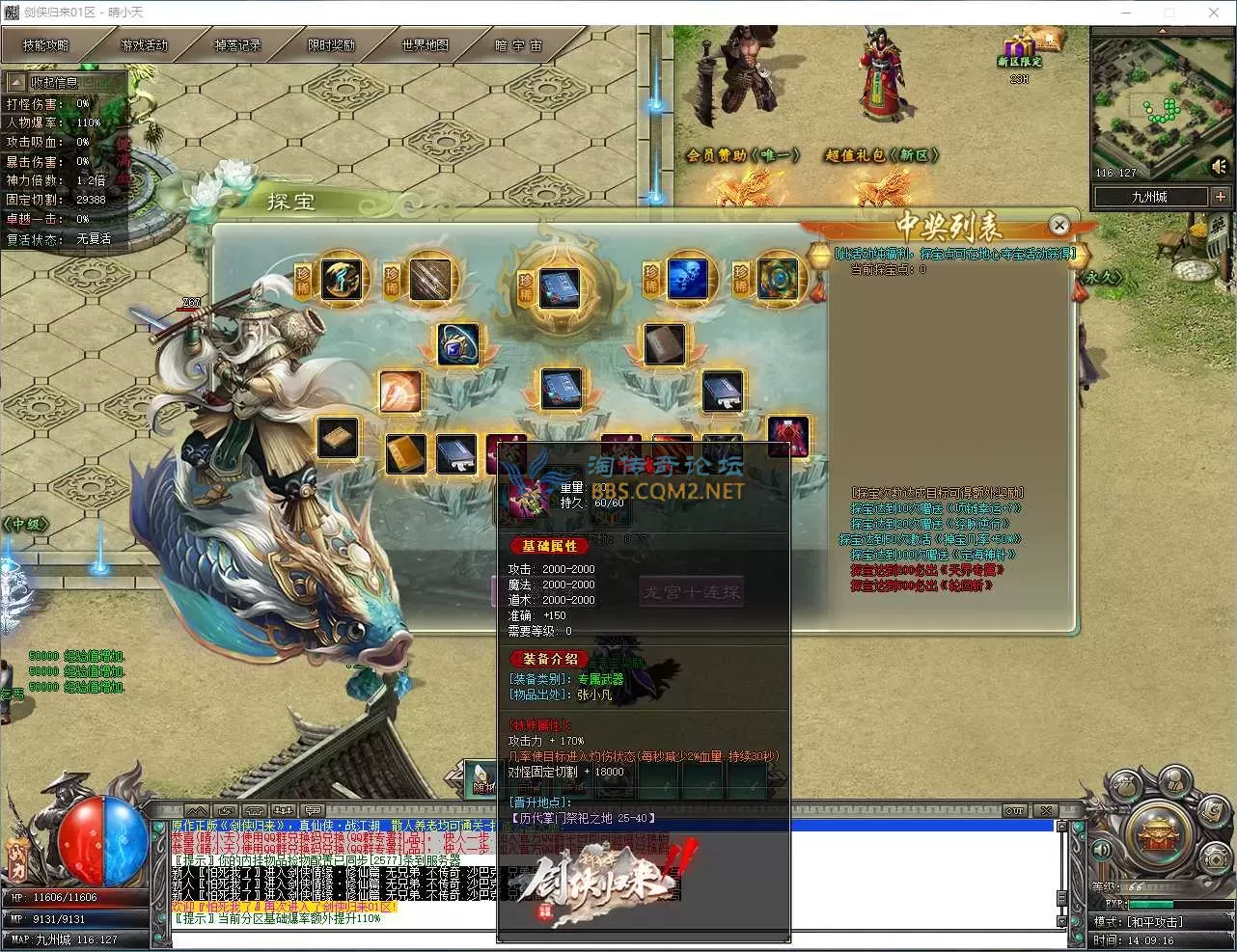Select the blue skull rare prize icon
The height and width of the screenshot is (952, 1237).
click(x=686, y=278)
